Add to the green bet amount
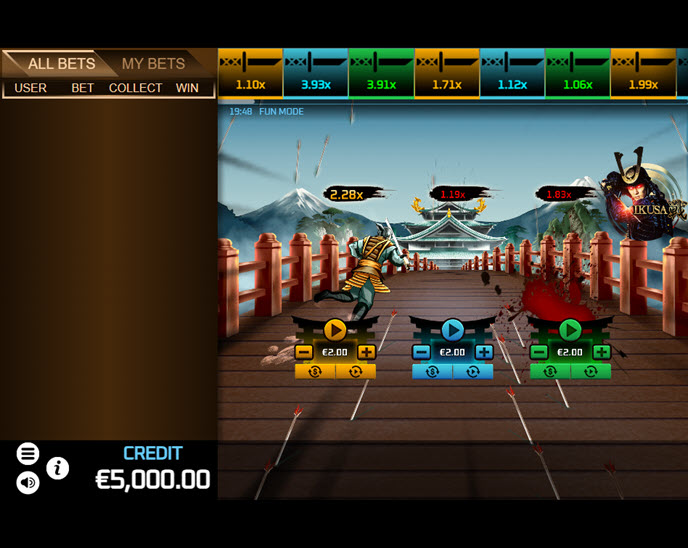This screenshot has height=548, width=688. pos(601,352)
